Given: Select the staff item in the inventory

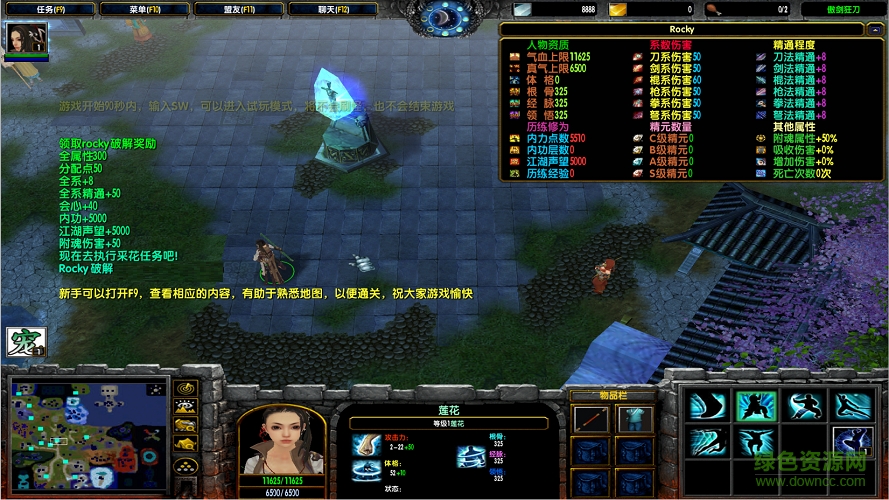Looking at the screenshot, I should (x=590, y=420).
